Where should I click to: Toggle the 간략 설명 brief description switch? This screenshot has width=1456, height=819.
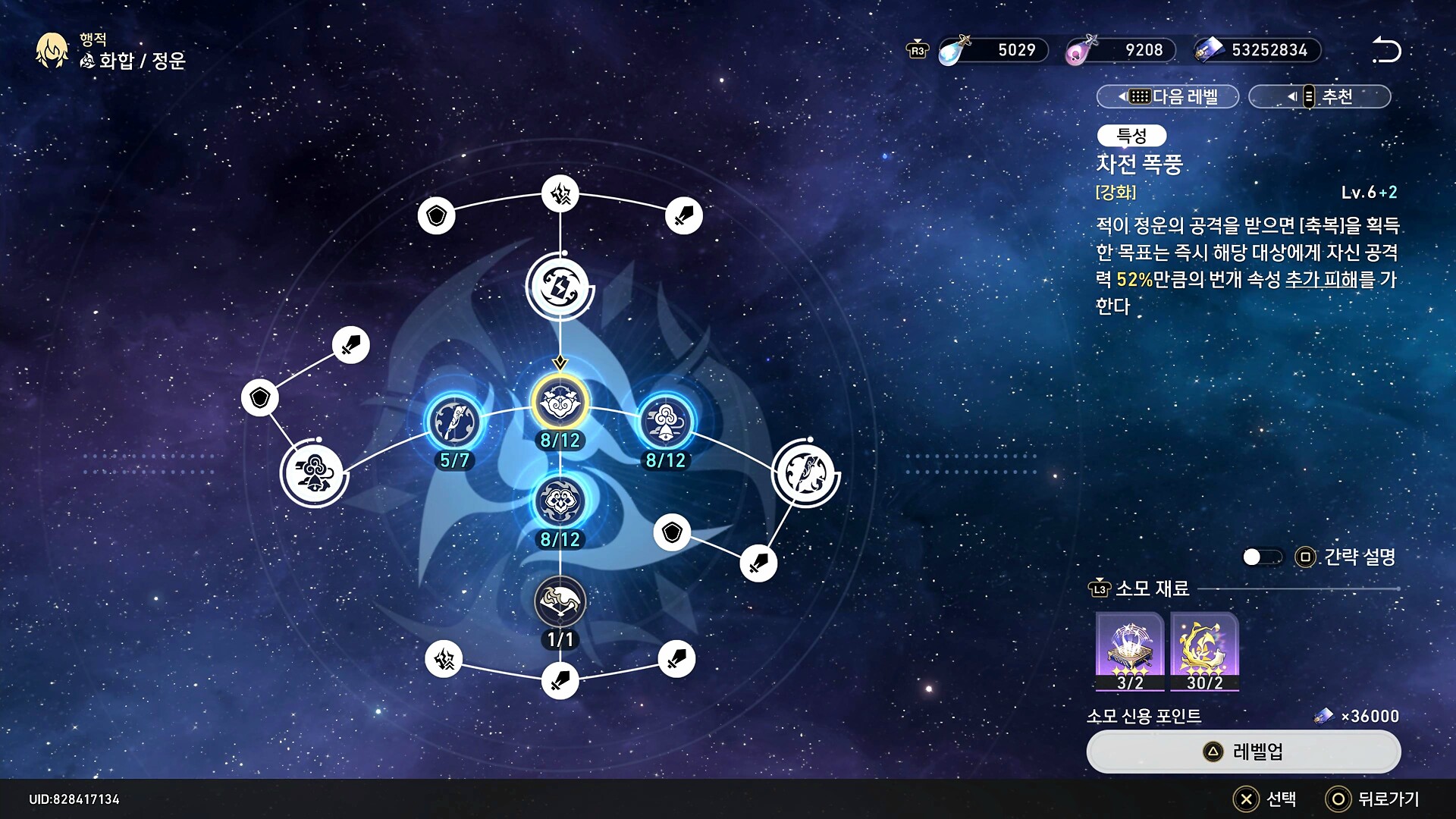coord(1262,557)
